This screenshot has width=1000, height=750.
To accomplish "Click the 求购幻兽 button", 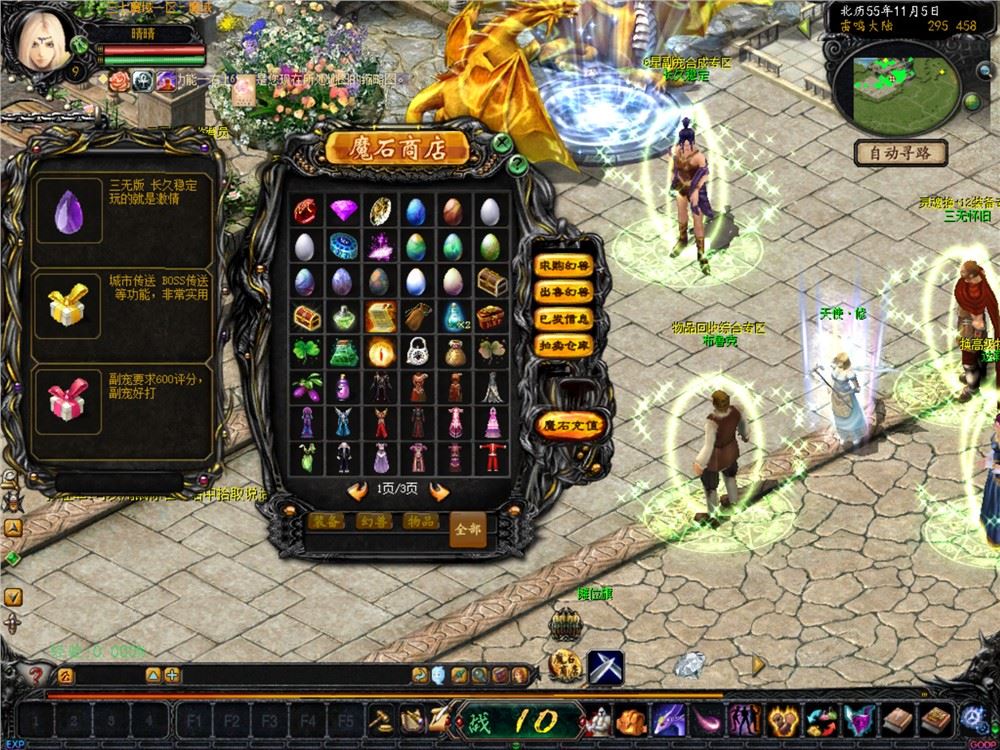I will pos(564,266).
